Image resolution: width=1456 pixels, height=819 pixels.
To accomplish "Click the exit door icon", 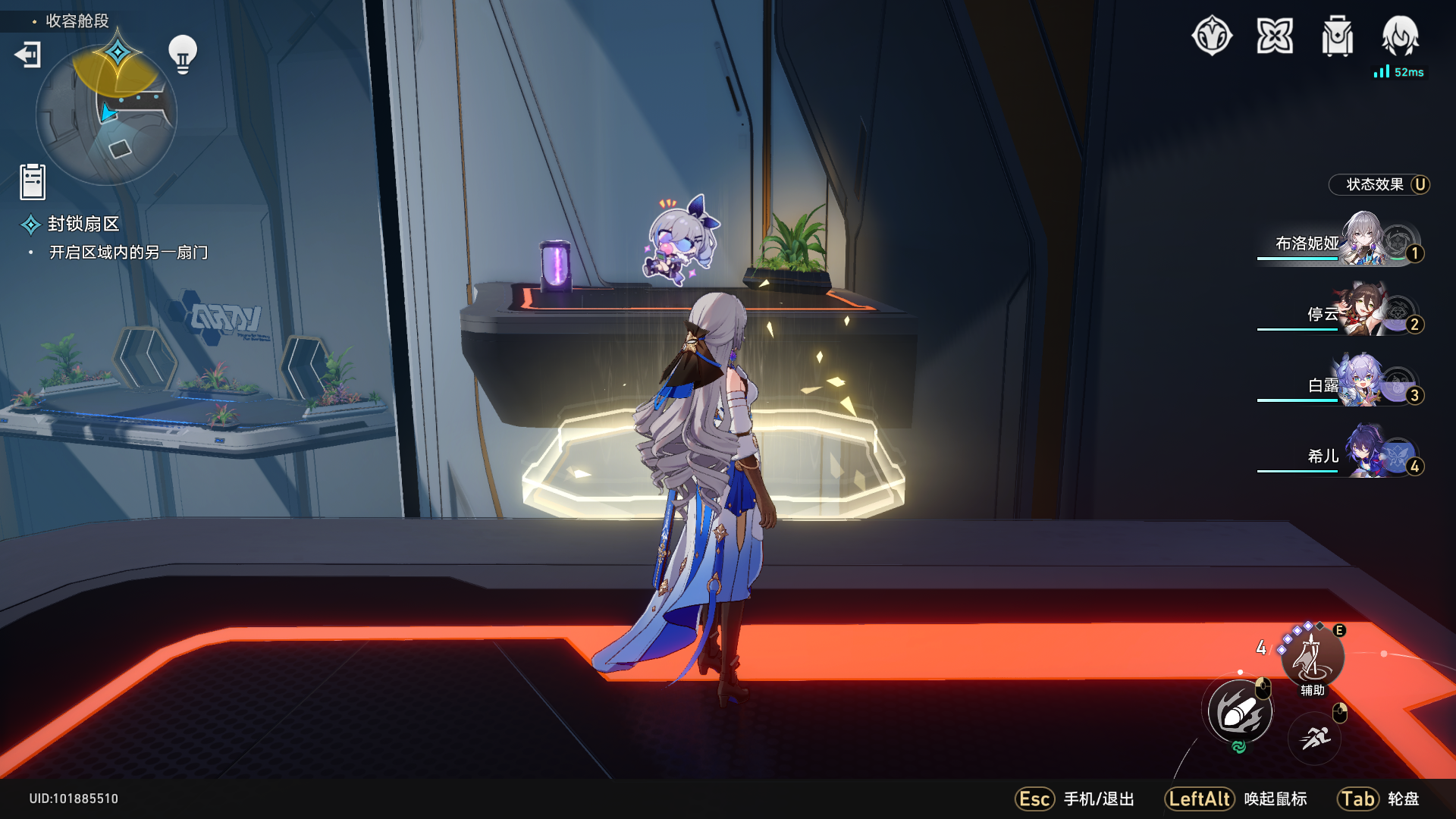I will pyautogui.click(x=28, y=55).
